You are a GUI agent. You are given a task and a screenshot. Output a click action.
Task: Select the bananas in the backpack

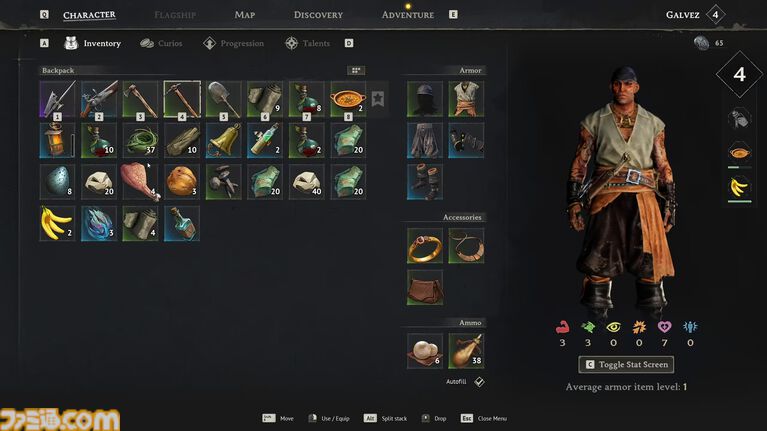point(58,223)
